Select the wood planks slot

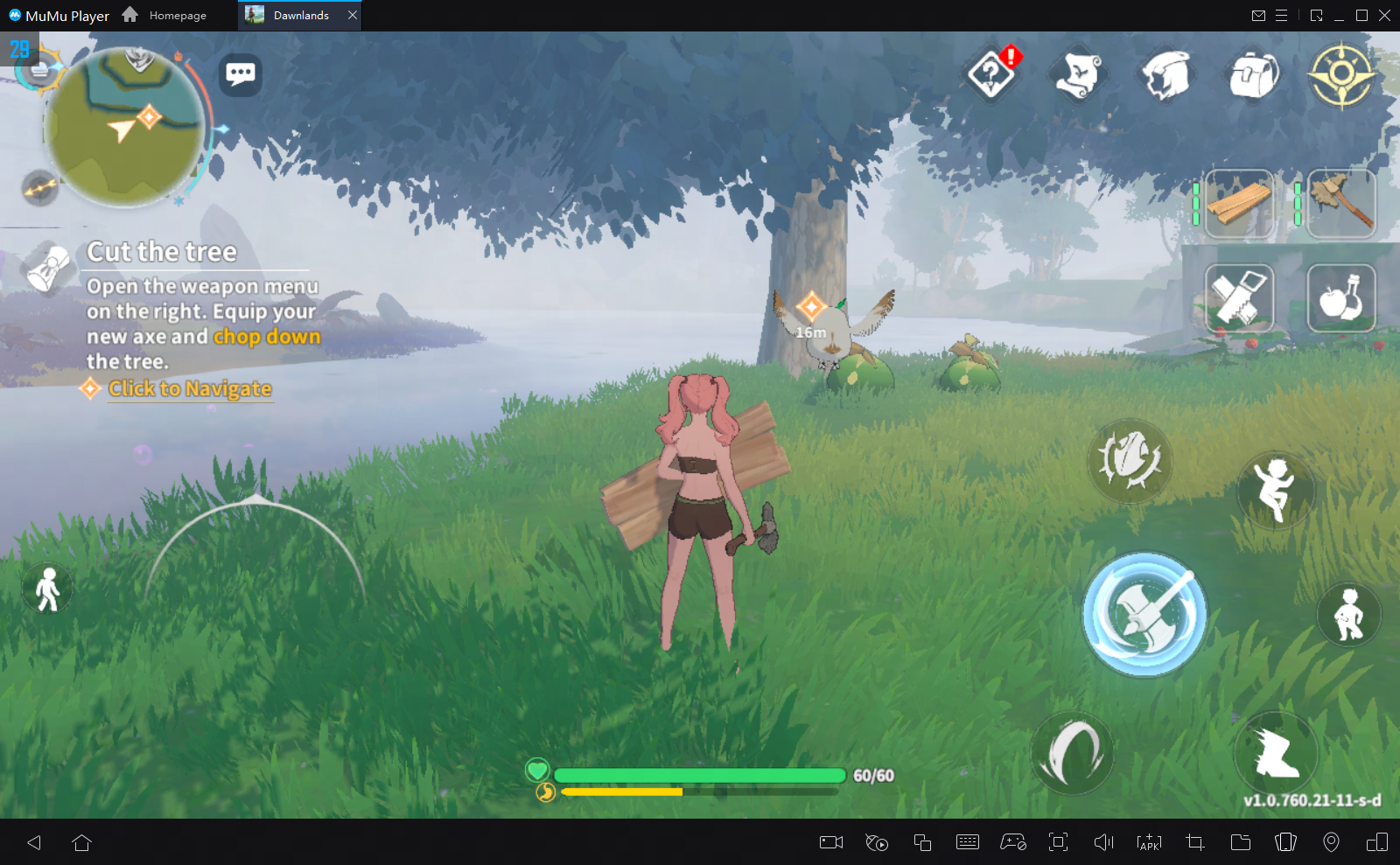(x=1239, y=204)
